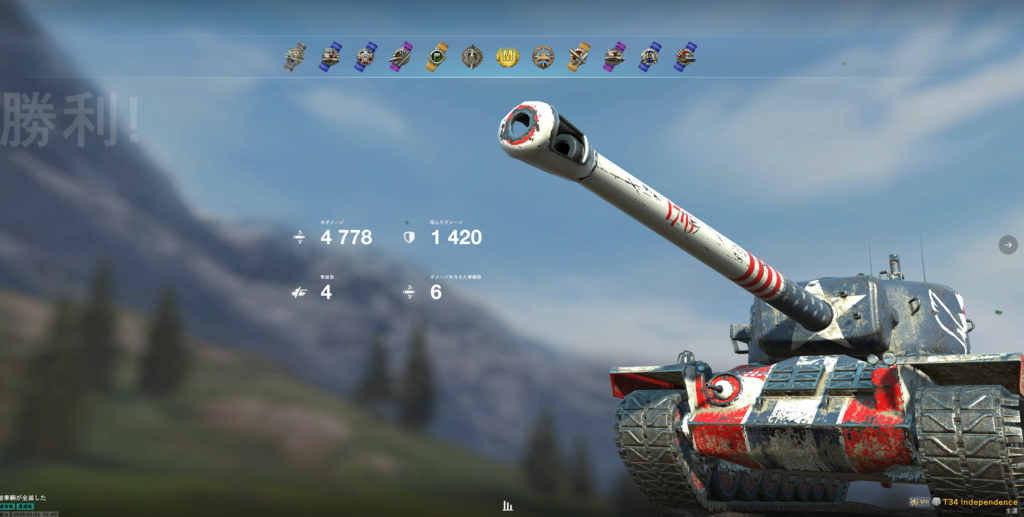Screen dimensions: 1024x517
Task: Inspect the wreath medal right of the M badge
Action: click(x=543, y=57)
